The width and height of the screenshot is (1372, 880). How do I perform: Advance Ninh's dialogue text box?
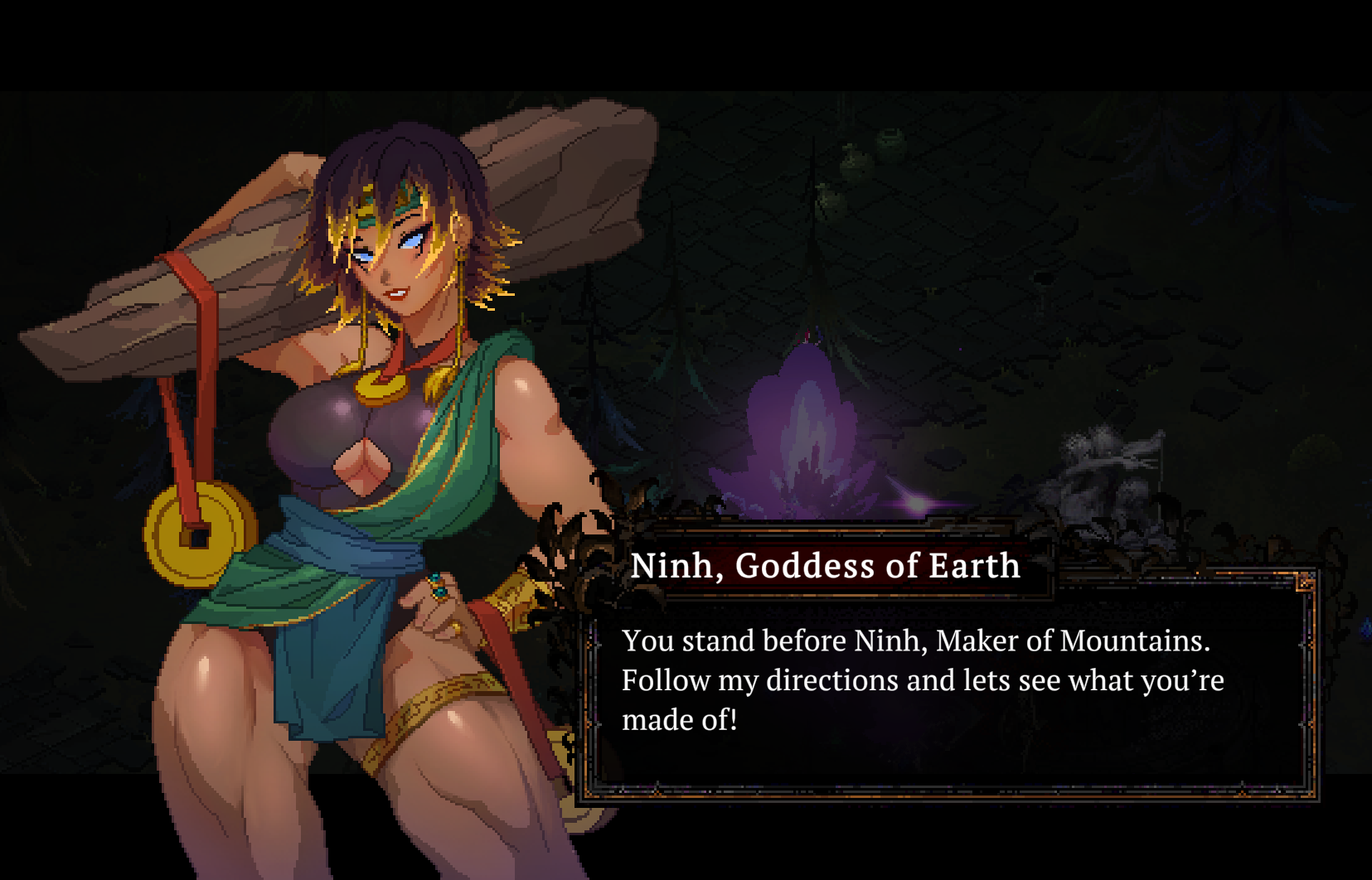coord(949,688)
